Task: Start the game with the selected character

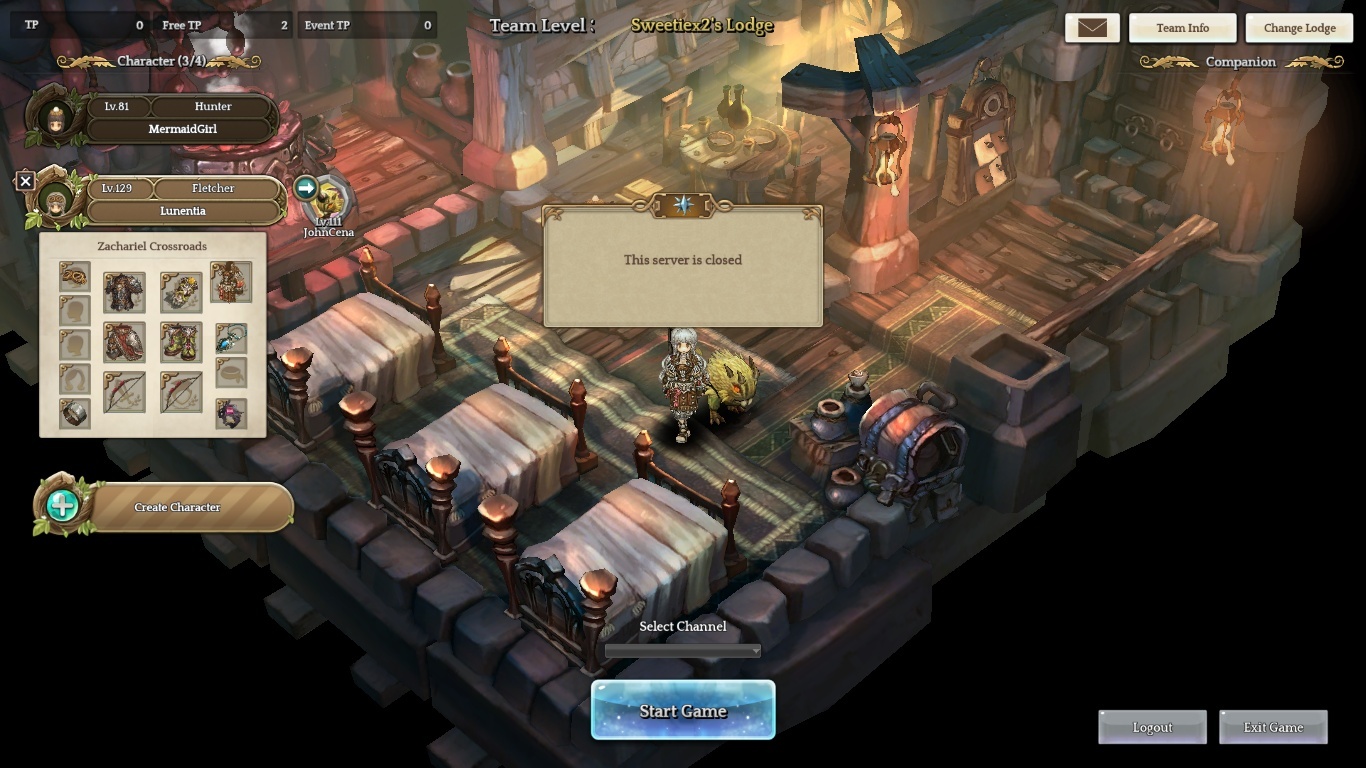Action: coord(683,710)
